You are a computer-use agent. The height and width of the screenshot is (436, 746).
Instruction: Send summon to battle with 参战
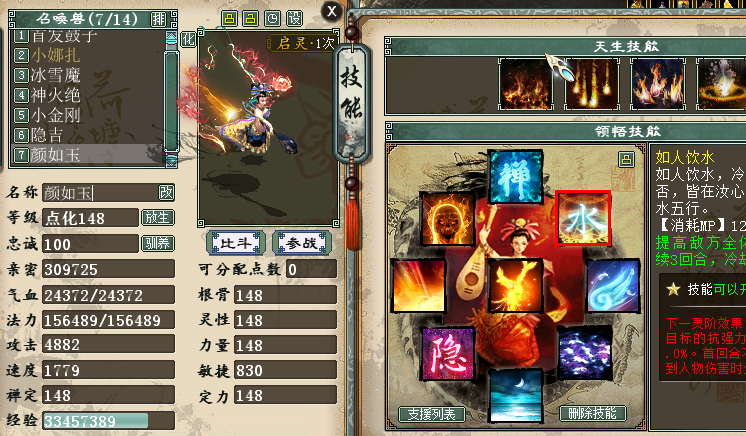299,243
